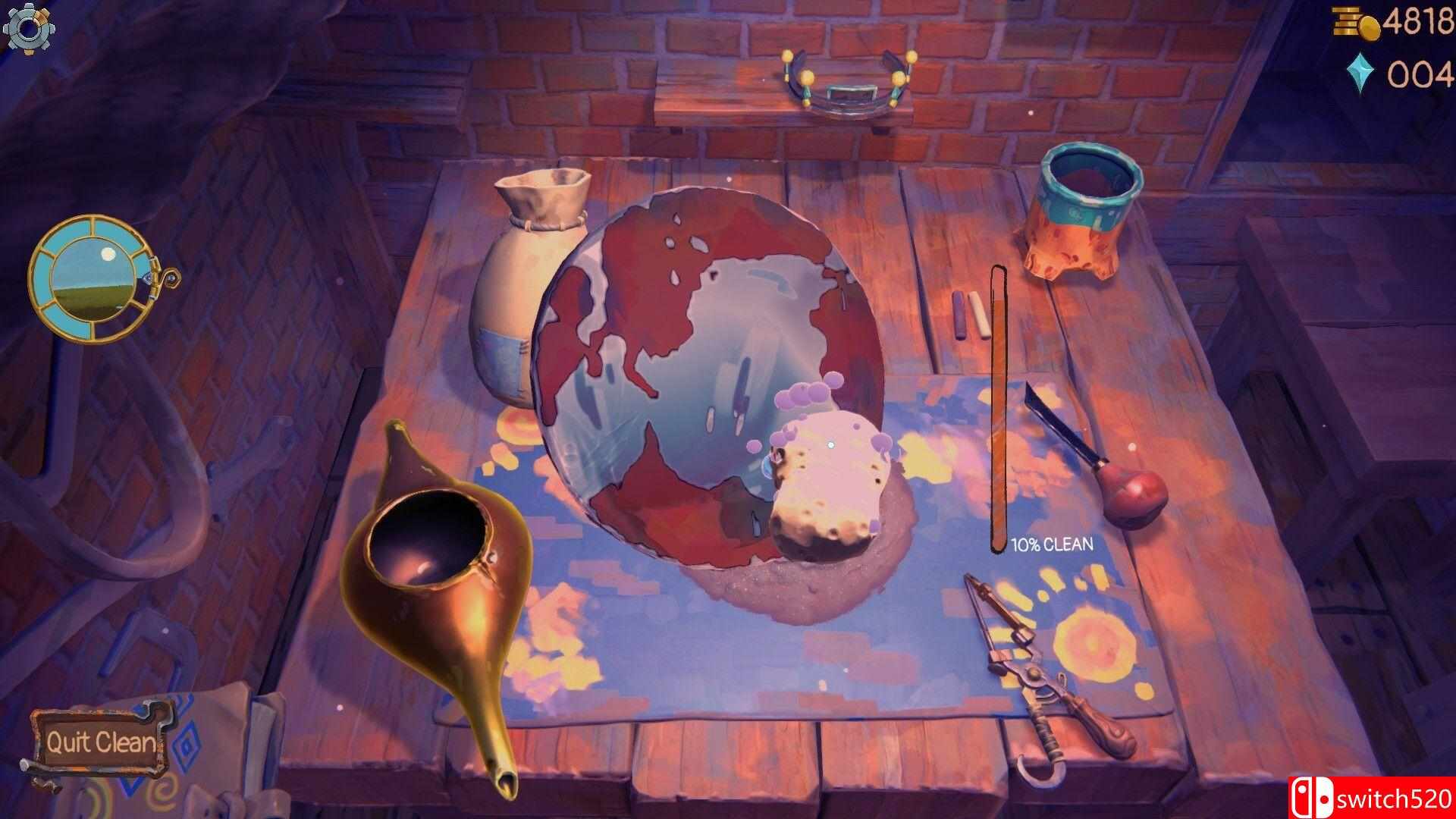
Task: Click the cleaning progress bar
Action: [x=999, y=402]
